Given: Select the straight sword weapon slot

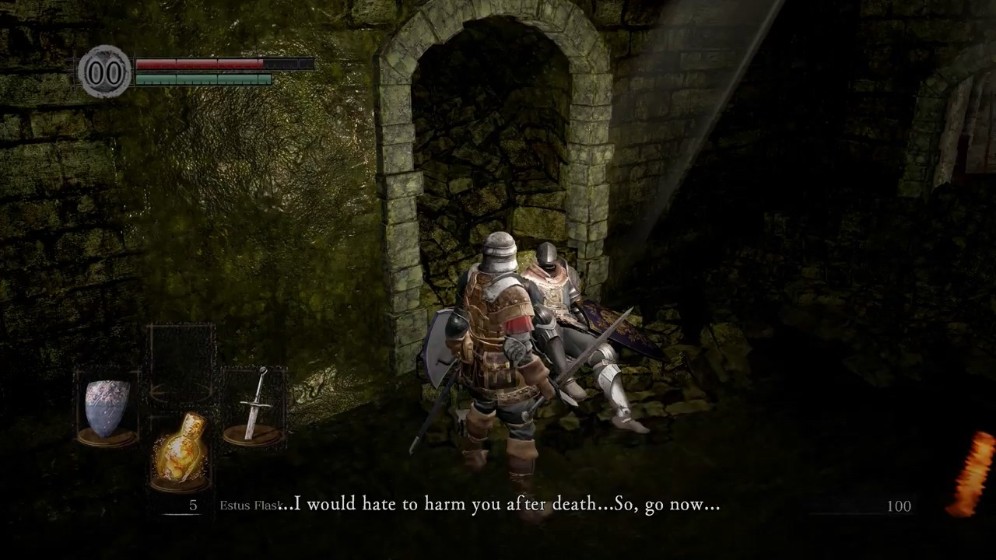Looking at the screenshot, I should [254, 405].
